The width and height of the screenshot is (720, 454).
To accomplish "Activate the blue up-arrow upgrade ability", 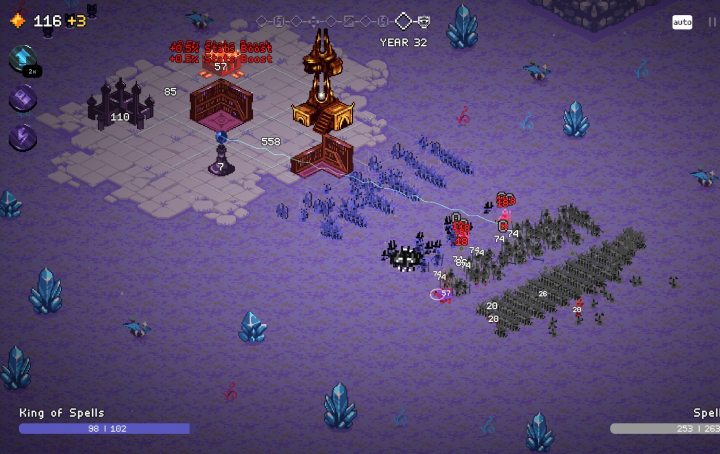I will (22, 58).
